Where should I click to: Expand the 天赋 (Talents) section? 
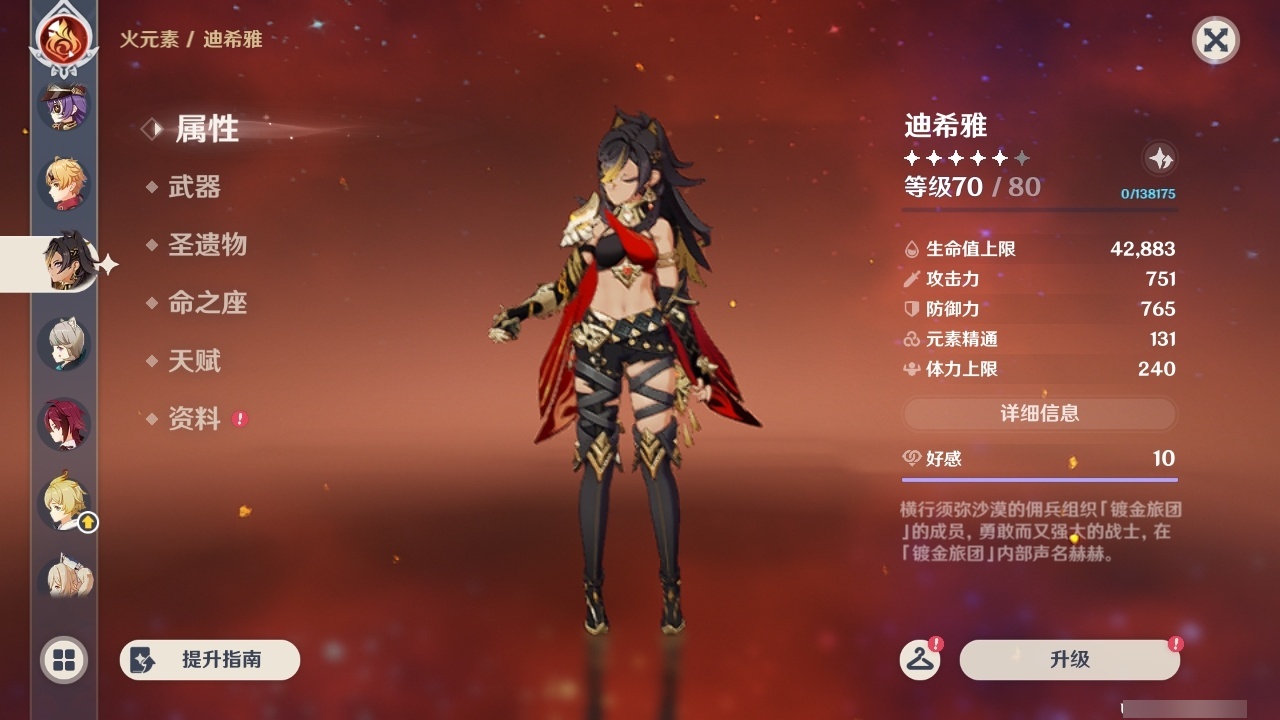(x=196, y=361)
